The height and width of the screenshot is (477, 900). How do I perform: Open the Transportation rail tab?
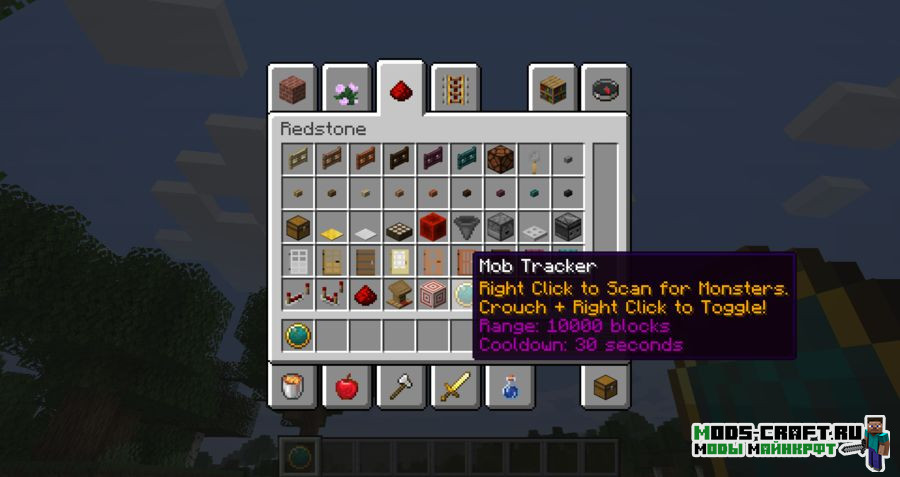(454, 91)
